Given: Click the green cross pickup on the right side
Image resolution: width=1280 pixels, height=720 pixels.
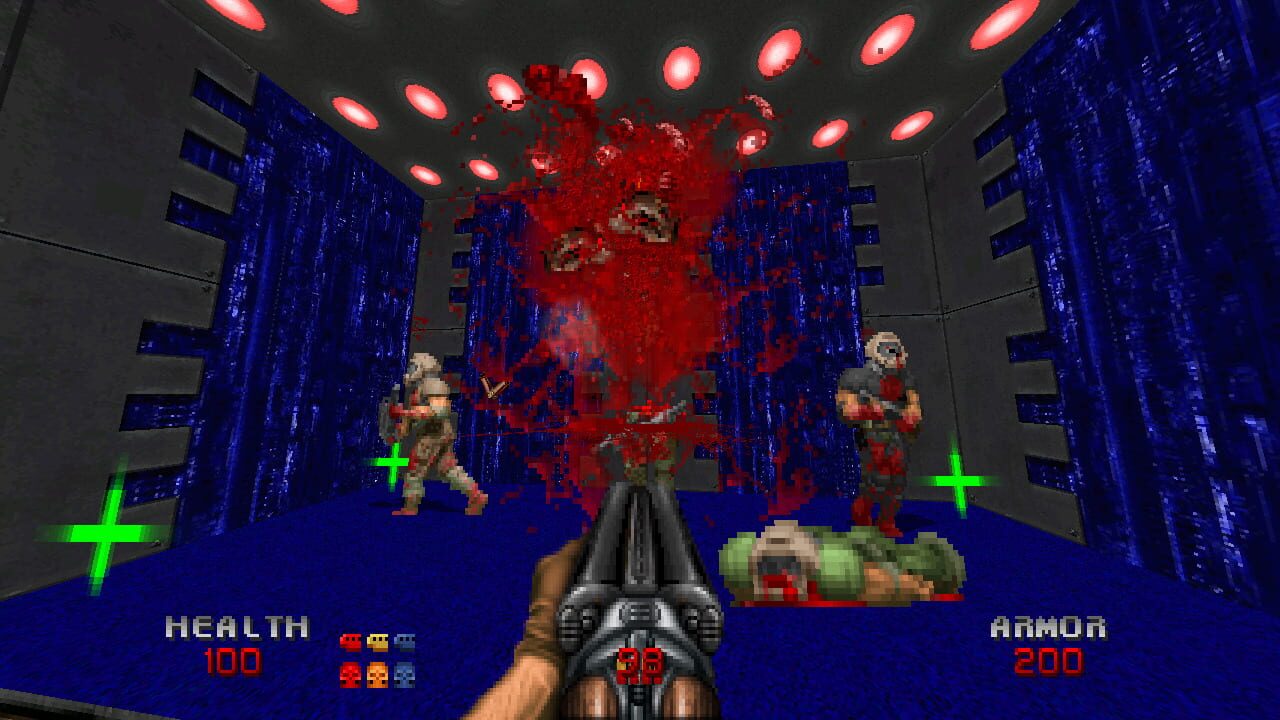Looking at the screenshot, I should 957,480.
